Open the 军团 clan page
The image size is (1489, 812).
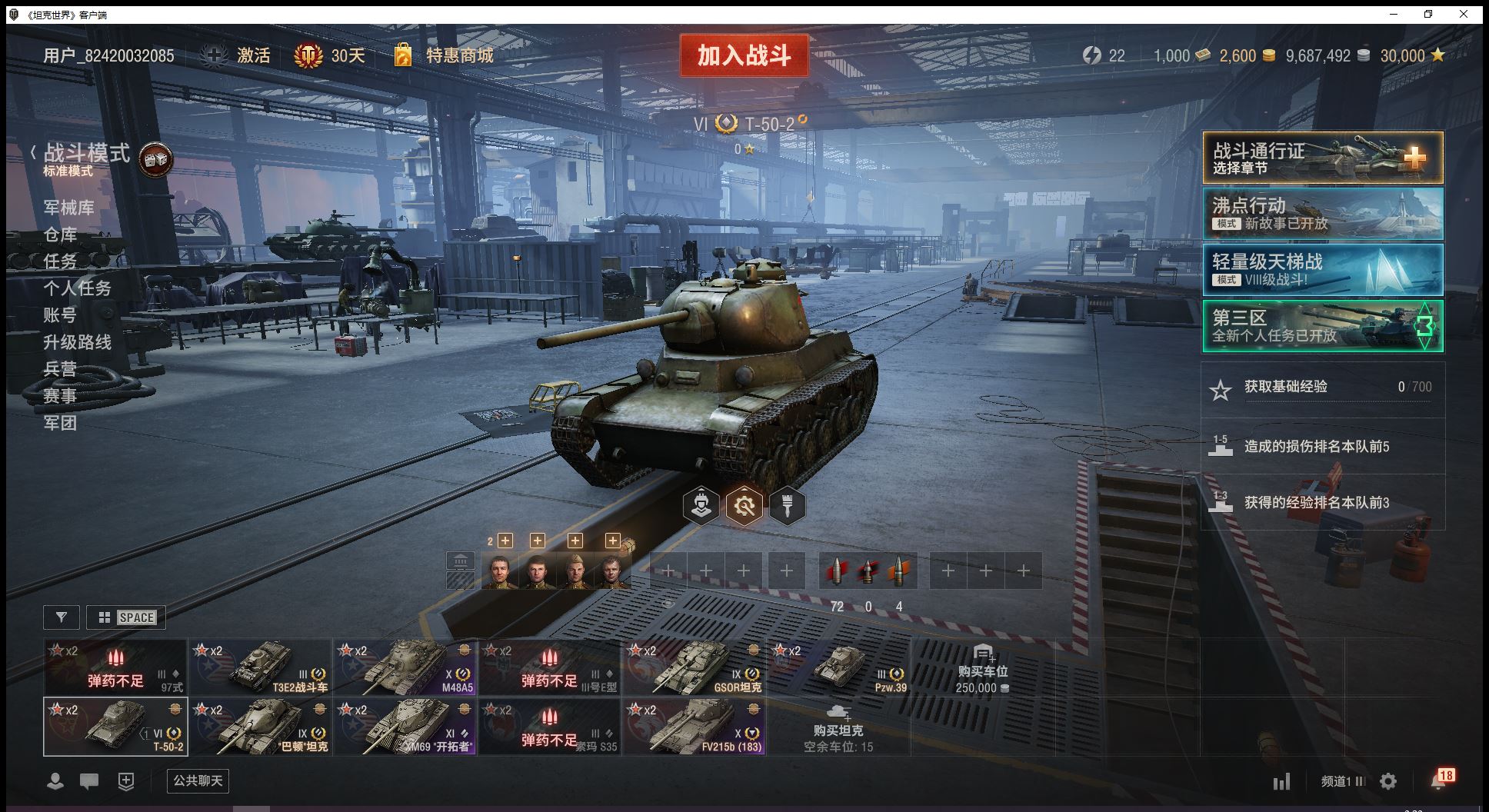pyautogui.click(x=60, y=423)
